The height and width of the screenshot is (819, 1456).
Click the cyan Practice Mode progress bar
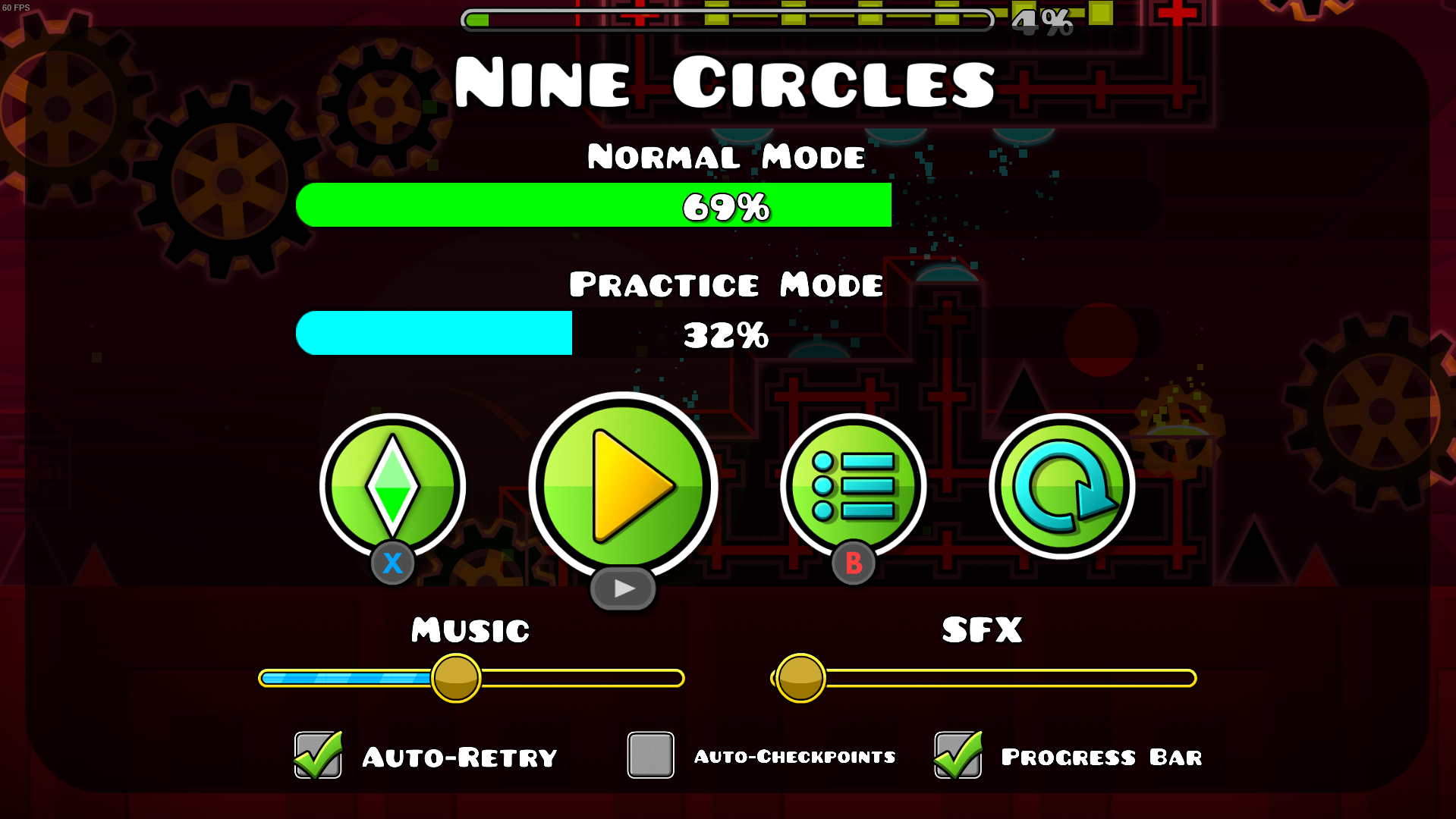tap(434, 333)
